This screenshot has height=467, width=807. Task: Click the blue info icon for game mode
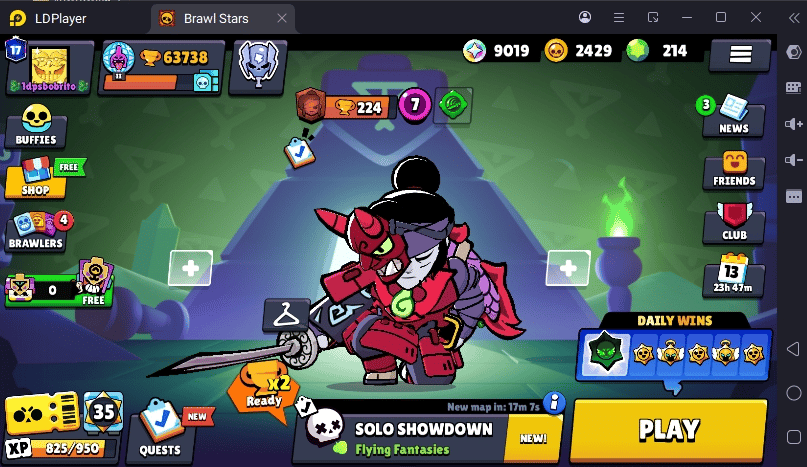tap(551, 403)
